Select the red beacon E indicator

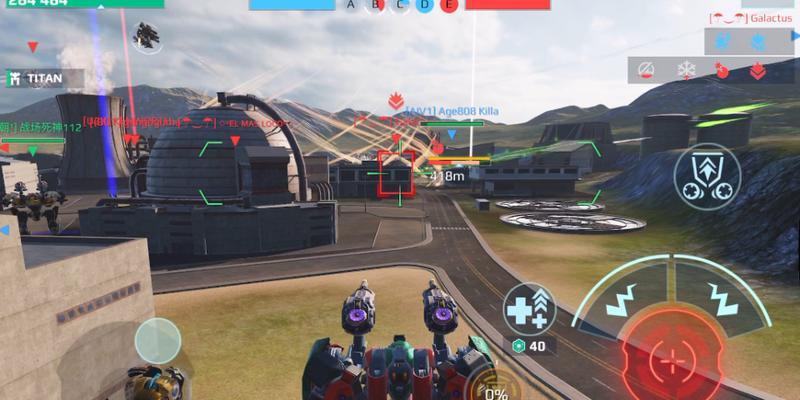[x=448, y=6]
